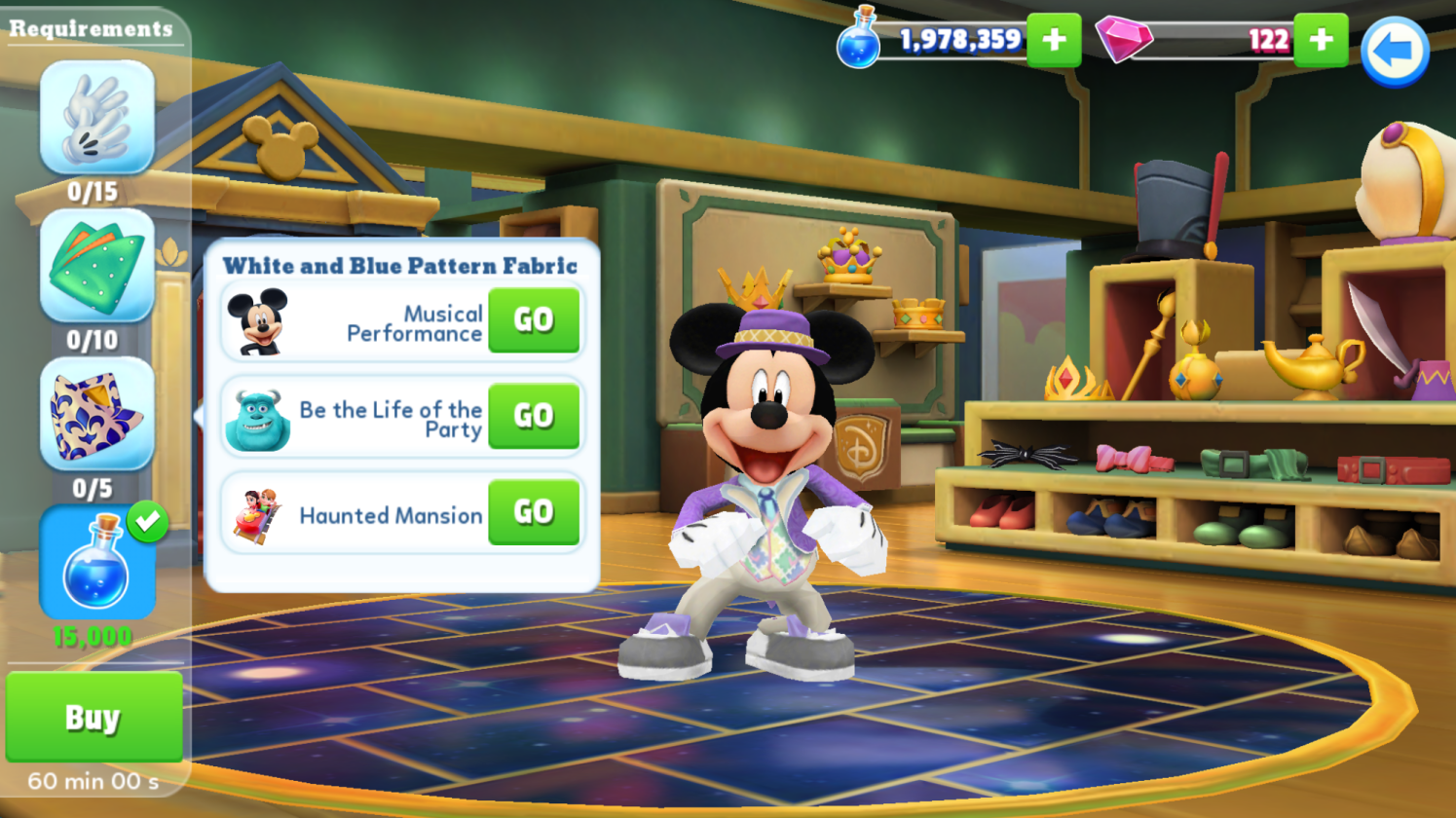
Task: Select the white gloves requirement
Action: [96, 118]
